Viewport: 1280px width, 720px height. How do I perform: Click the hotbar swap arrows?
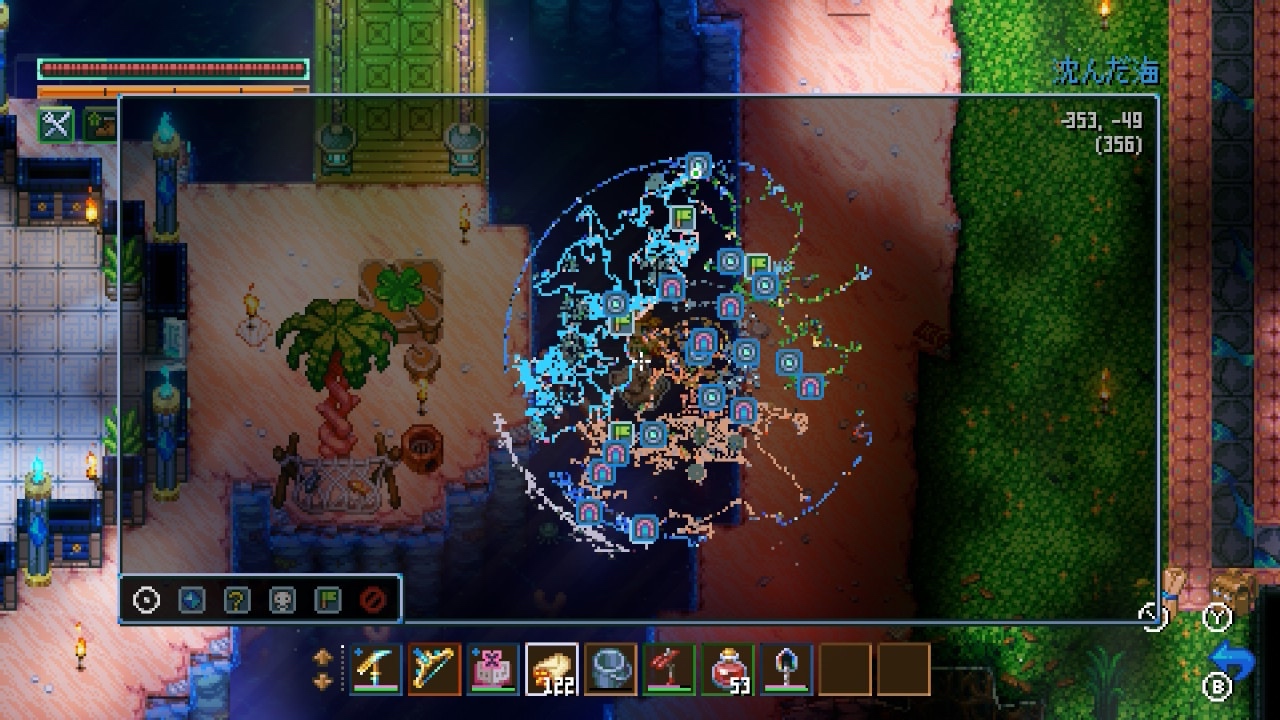(323, 669)
